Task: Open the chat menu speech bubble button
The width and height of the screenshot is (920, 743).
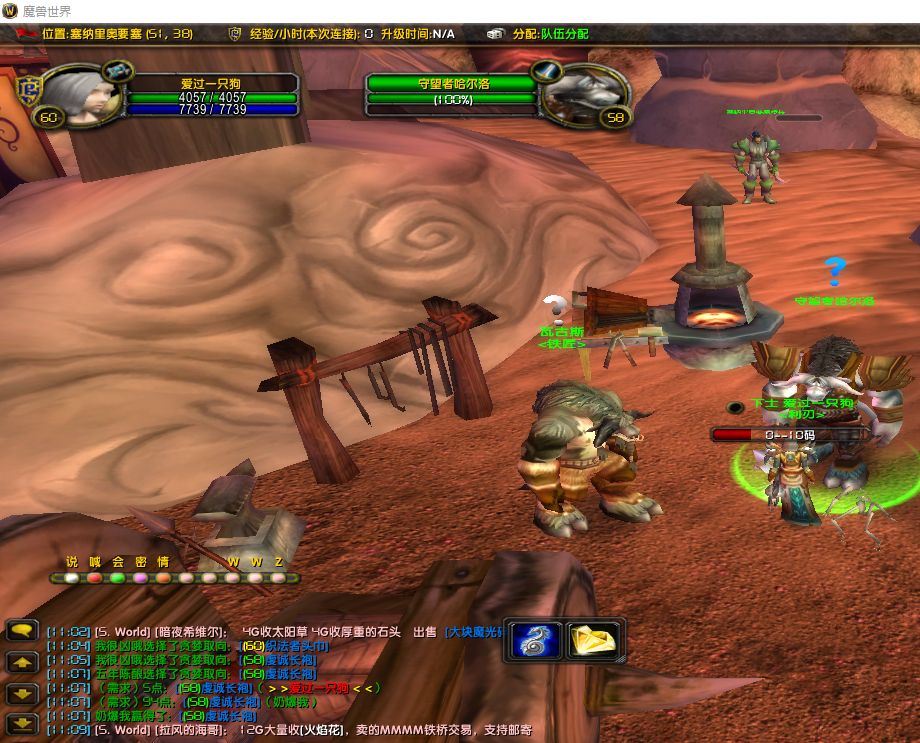Action: pos(21,630)
